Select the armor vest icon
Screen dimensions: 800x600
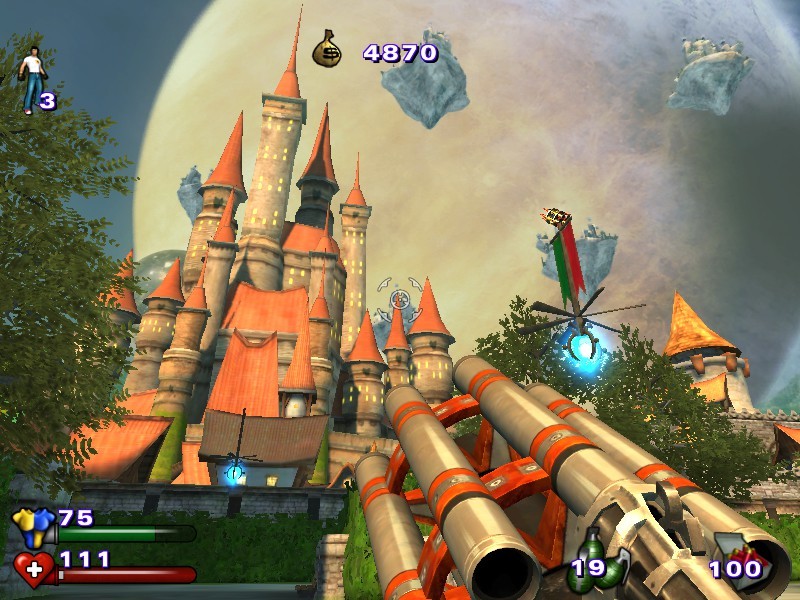(32, 525)
